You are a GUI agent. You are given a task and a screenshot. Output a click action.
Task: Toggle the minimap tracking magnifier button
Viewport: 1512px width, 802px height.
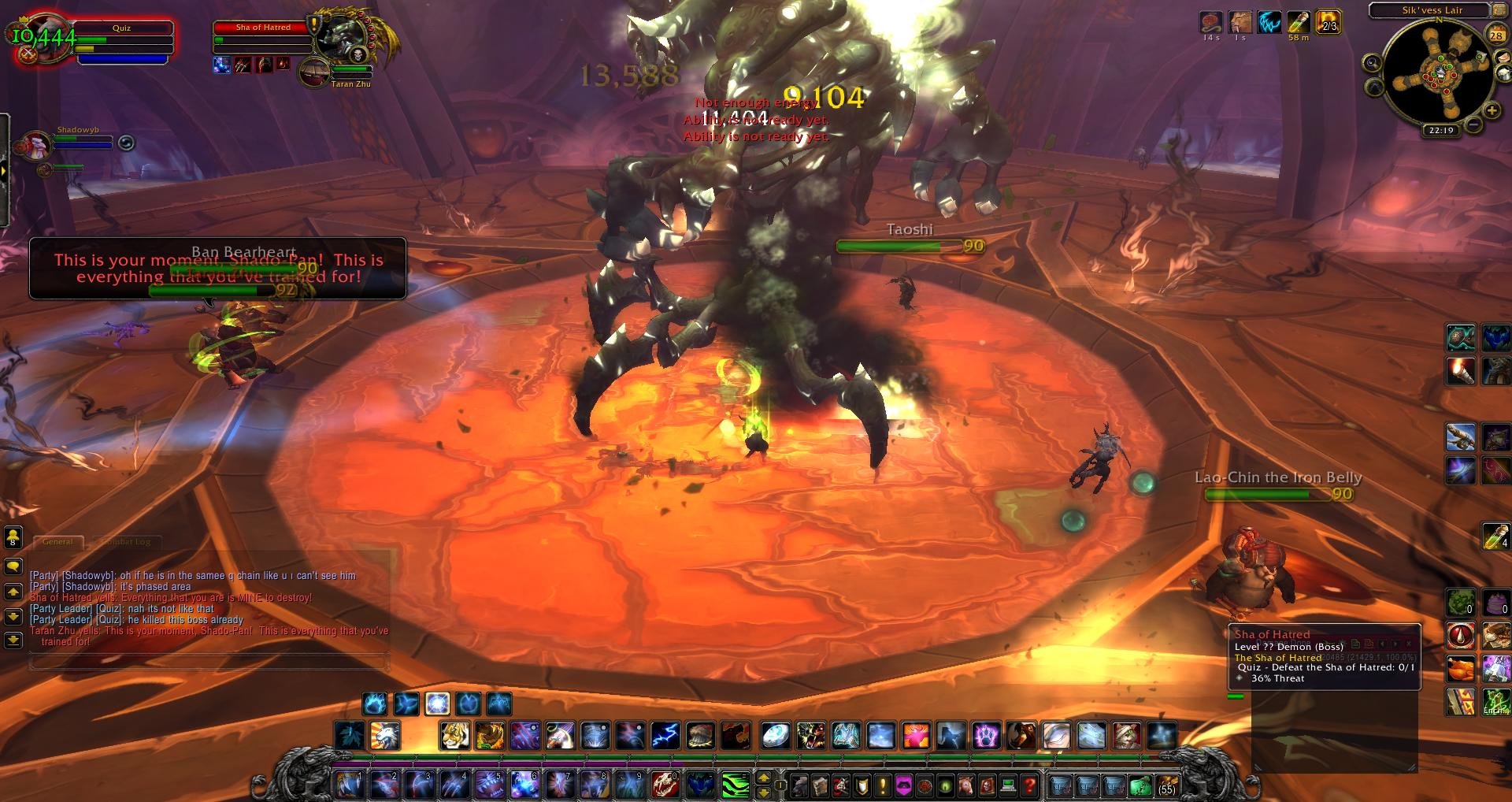pyautogui.click(x=1372, y=63)
